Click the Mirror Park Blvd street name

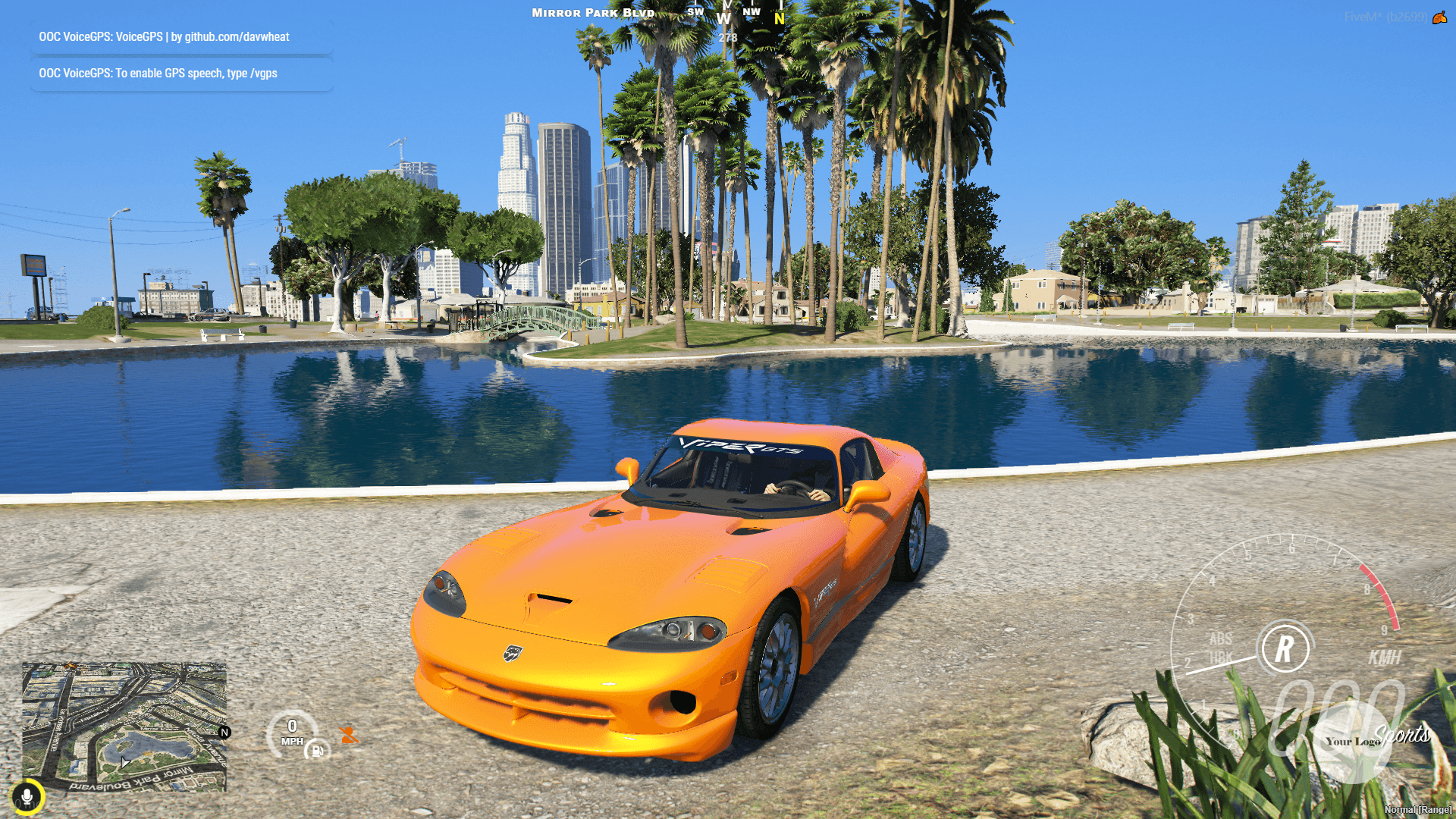click(x=592, y=12)
